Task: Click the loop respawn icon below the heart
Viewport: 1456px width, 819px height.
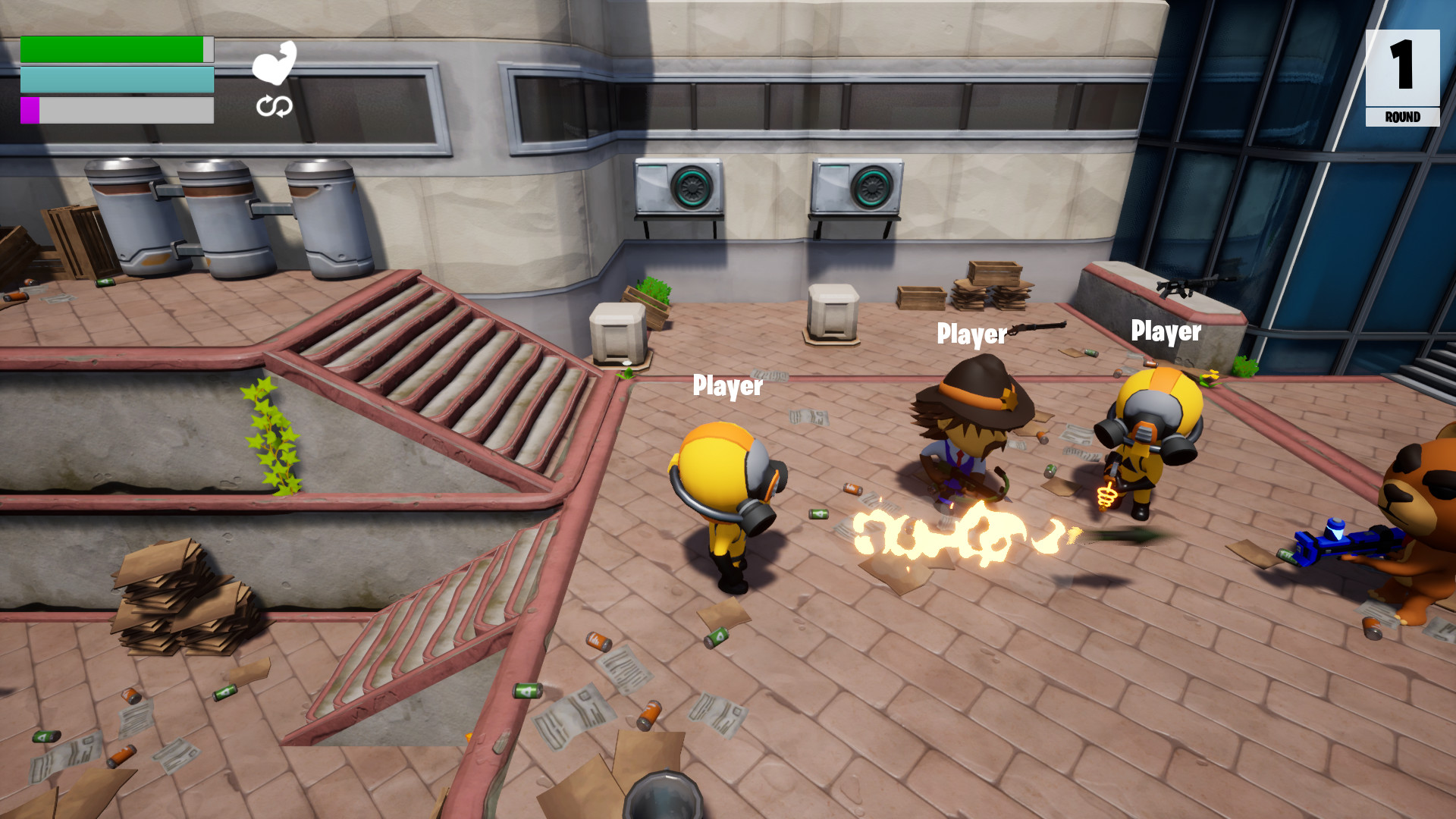Action: pyautogui.click(x=275, y=108)
